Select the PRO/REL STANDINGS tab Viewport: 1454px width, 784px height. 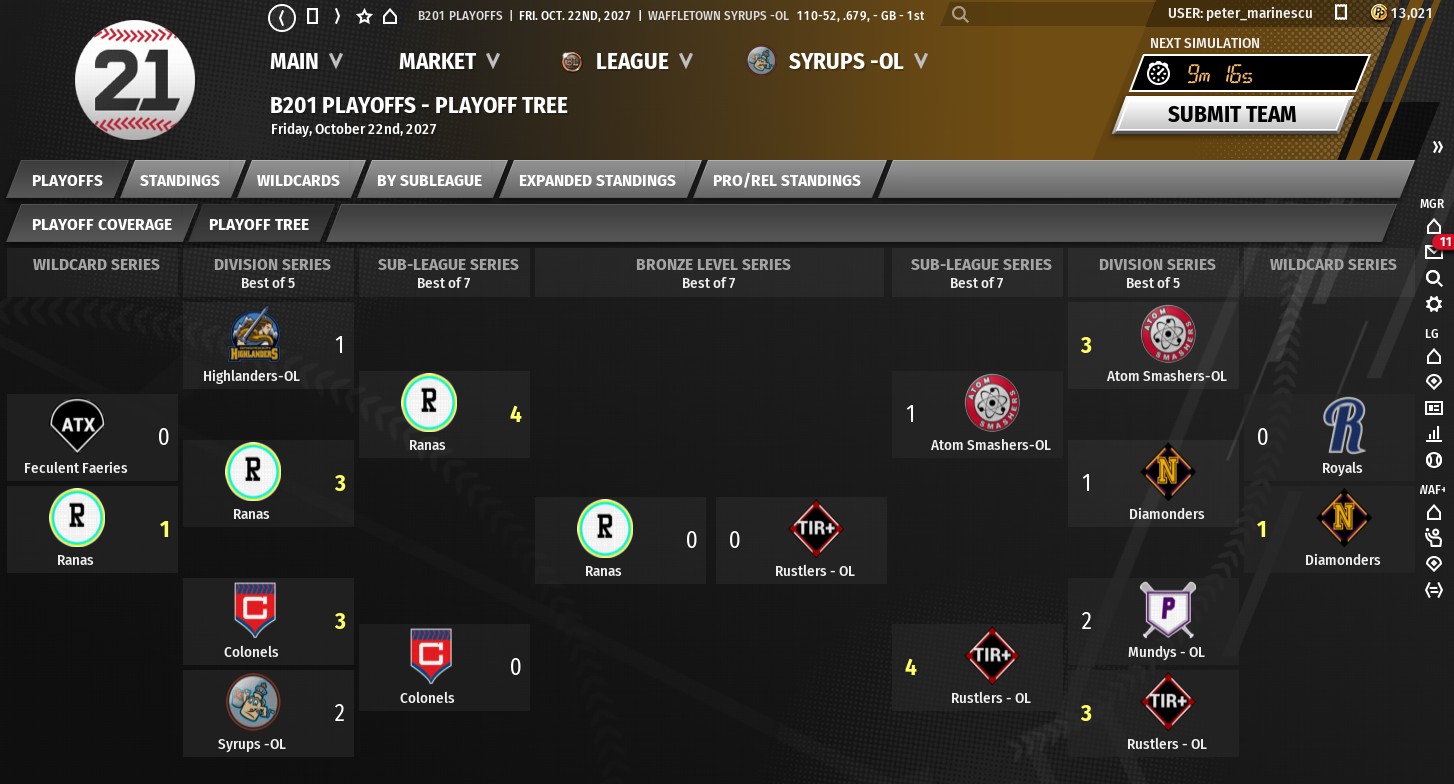786,180
